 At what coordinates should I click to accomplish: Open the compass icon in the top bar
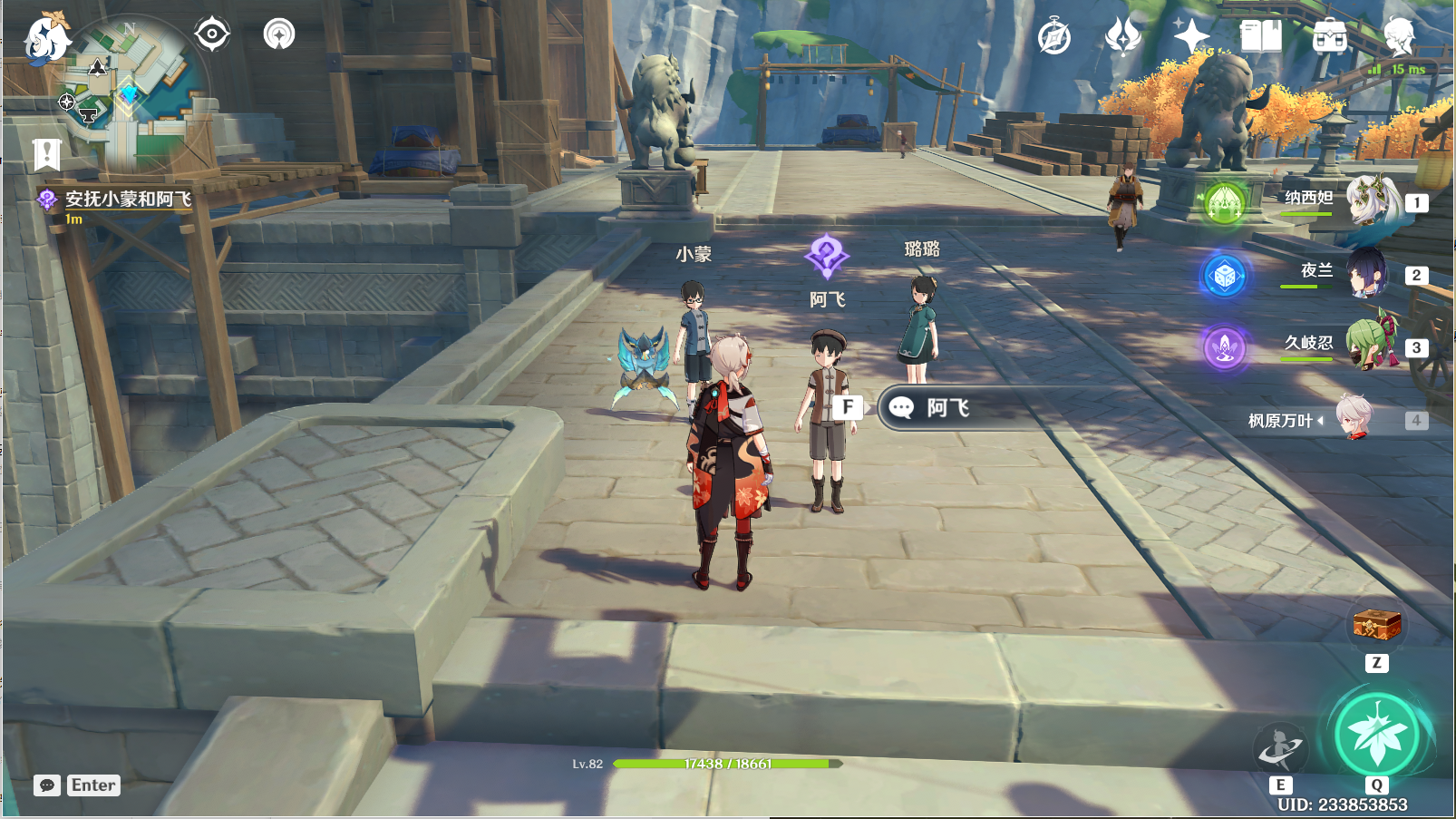click(1054, 37)
